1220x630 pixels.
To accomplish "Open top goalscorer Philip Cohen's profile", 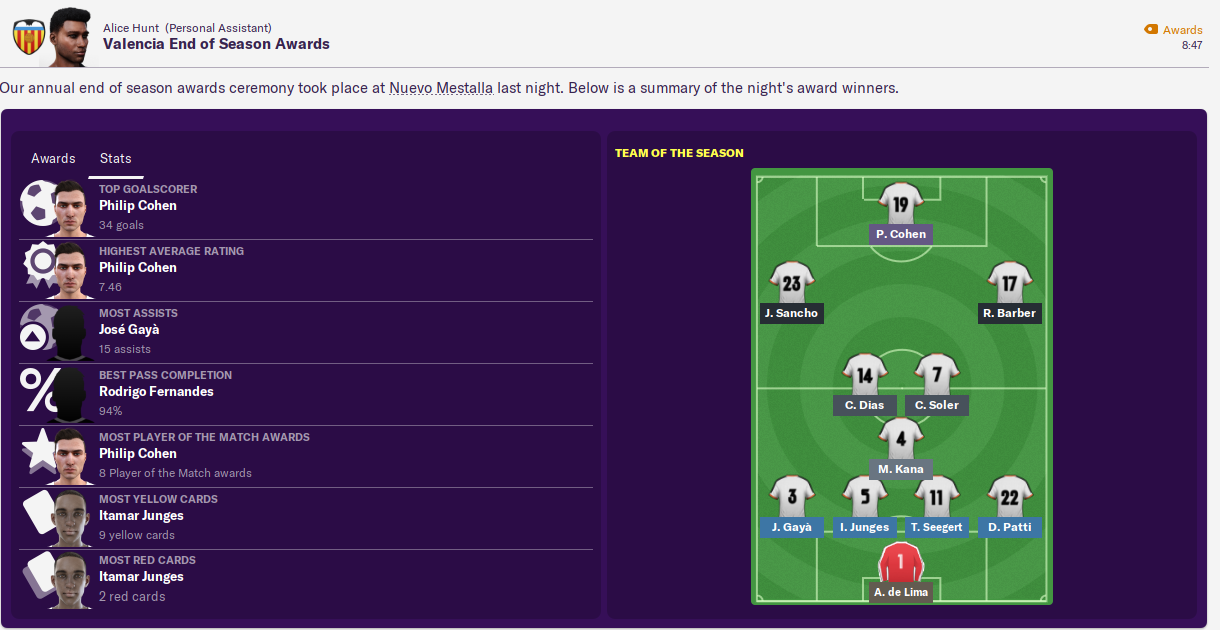I will tap(137, 205).
